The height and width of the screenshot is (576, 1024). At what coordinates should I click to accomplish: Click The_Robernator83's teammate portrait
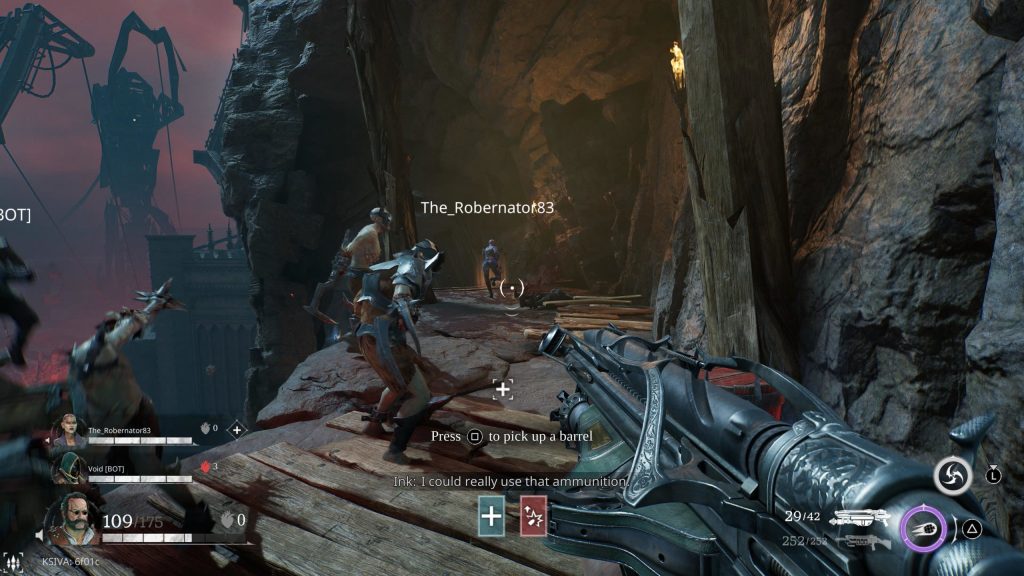click(x=70, y=432)
